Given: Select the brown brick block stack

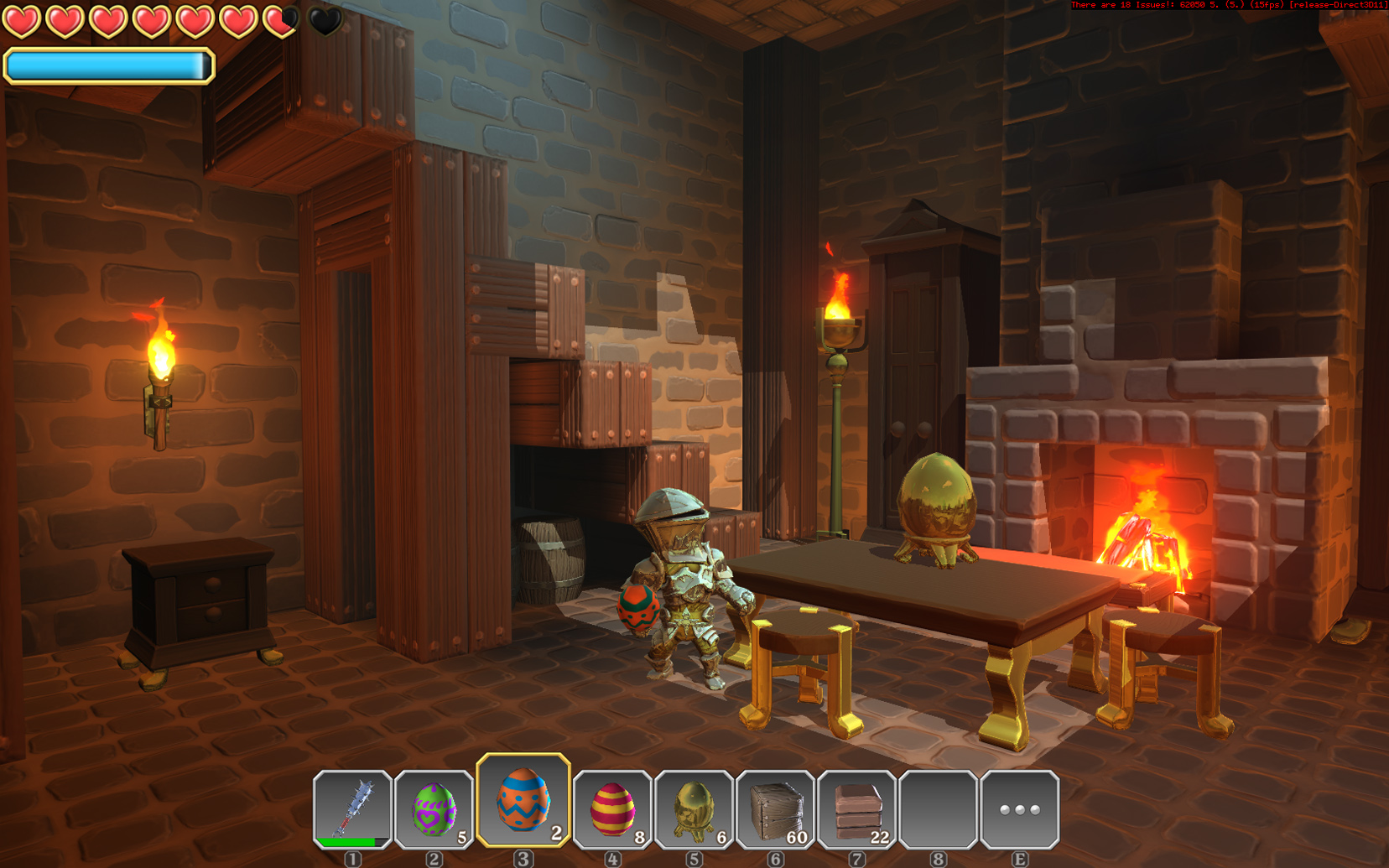Looking at the screenshot, I should pyautogui.click(x=856, y=809).
